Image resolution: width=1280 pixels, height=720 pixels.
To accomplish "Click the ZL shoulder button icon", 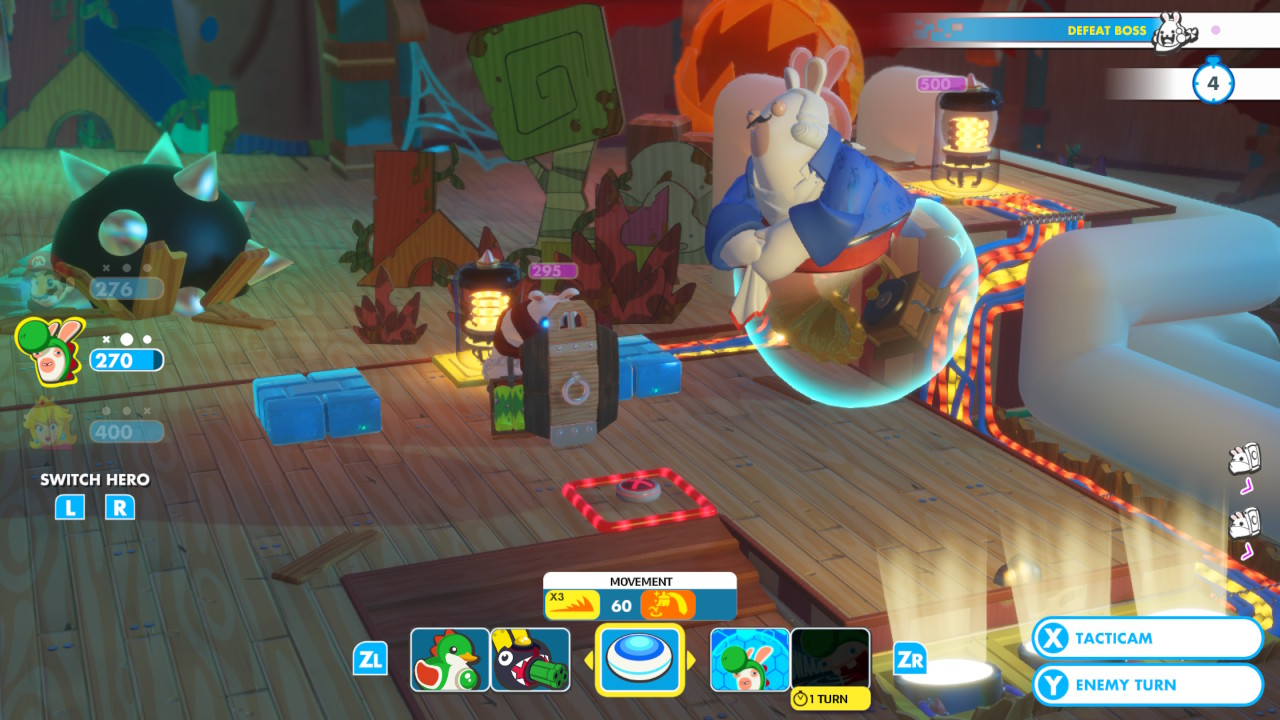I will pos(369,660).
